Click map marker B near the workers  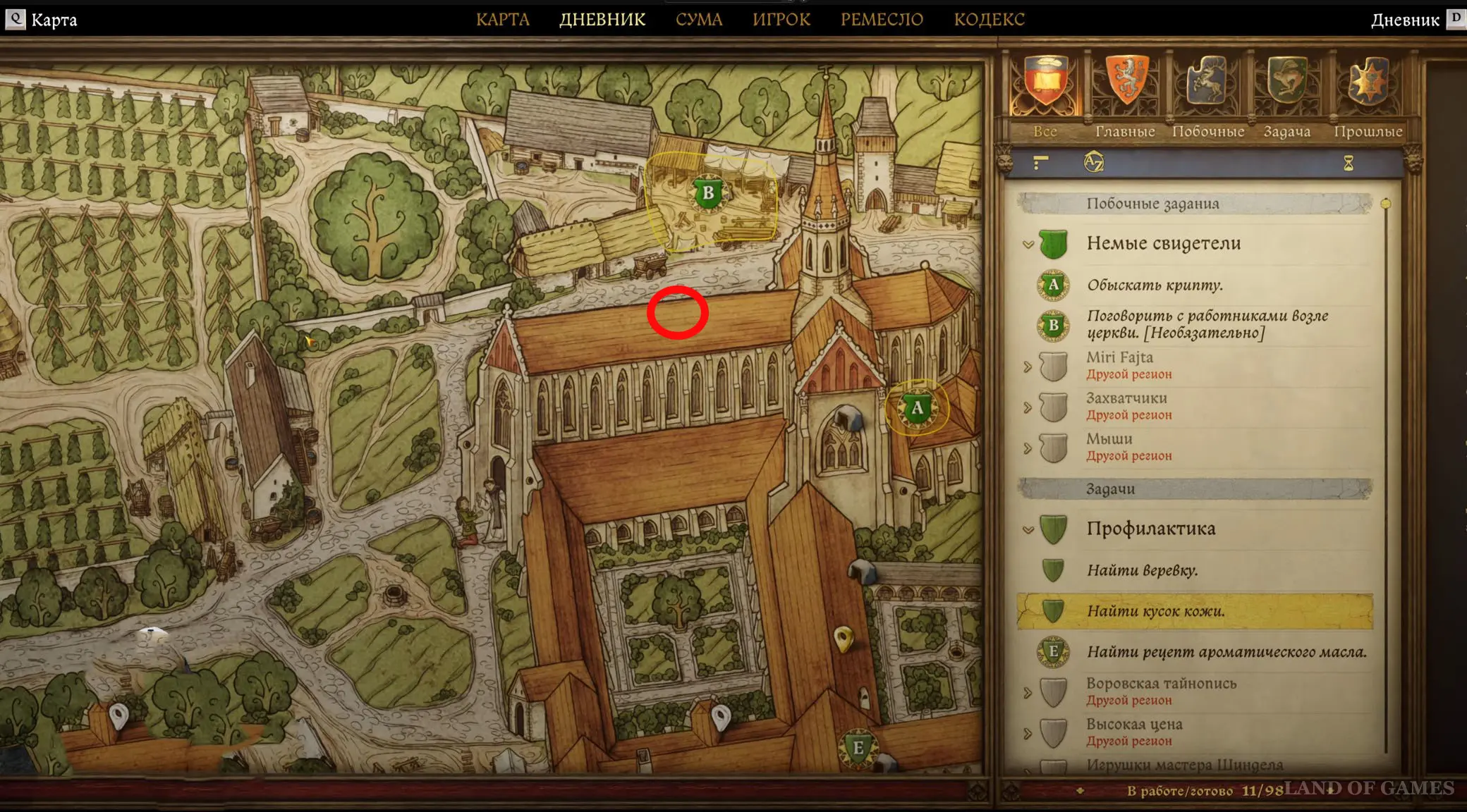point(708,194)
